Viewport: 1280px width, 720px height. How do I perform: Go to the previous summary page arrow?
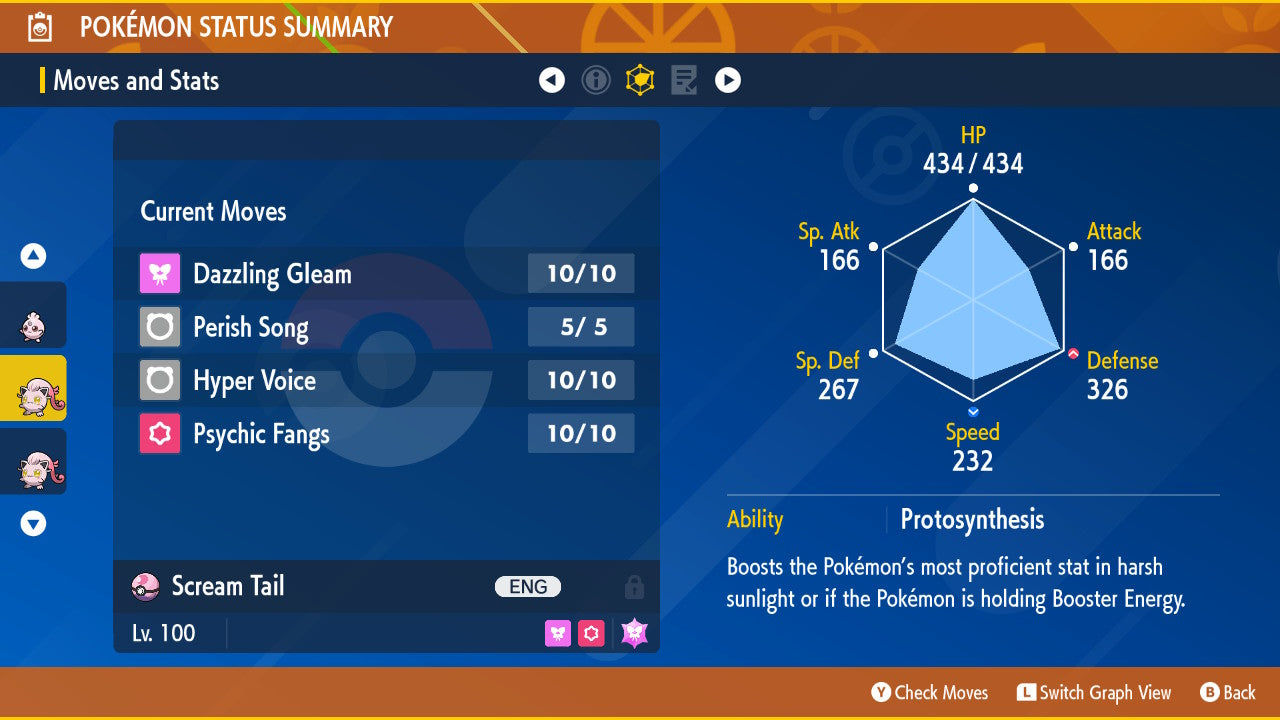click(x=552, y=80)
